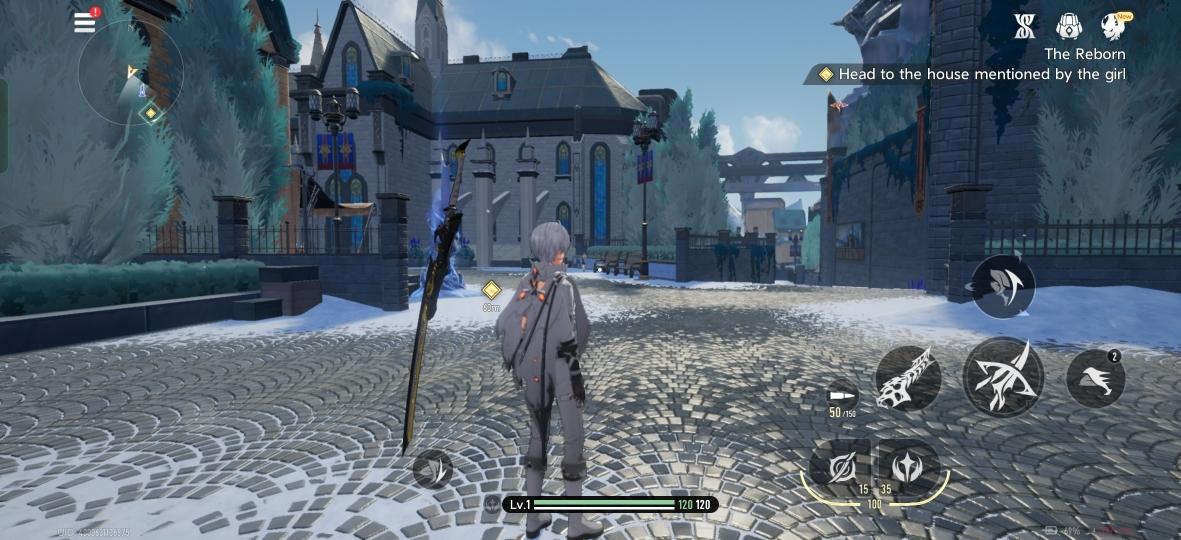Open the hamburger menu with red alert
Viewport: 1181px width, 540px height.
click(86, 22)
